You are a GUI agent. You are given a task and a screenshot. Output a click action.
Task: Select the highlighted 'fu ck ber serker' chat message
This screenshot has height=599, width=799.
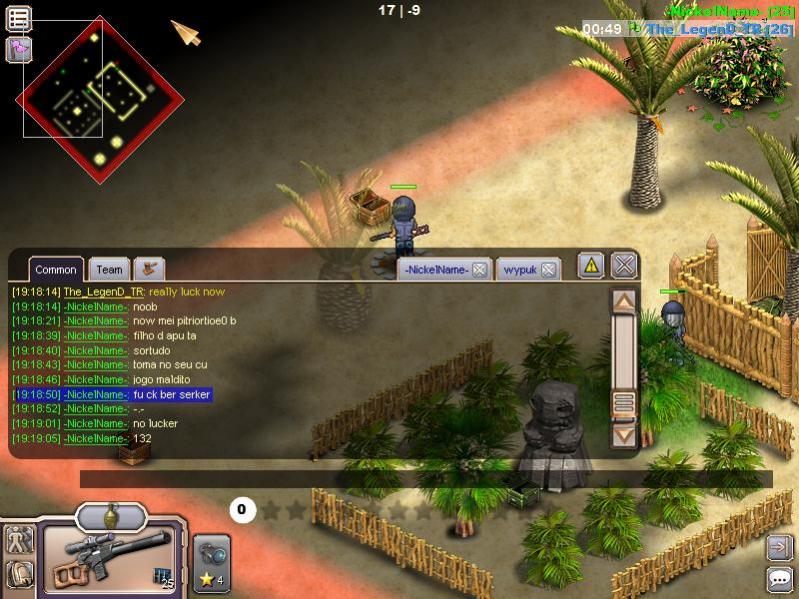(x=172, y=395)
